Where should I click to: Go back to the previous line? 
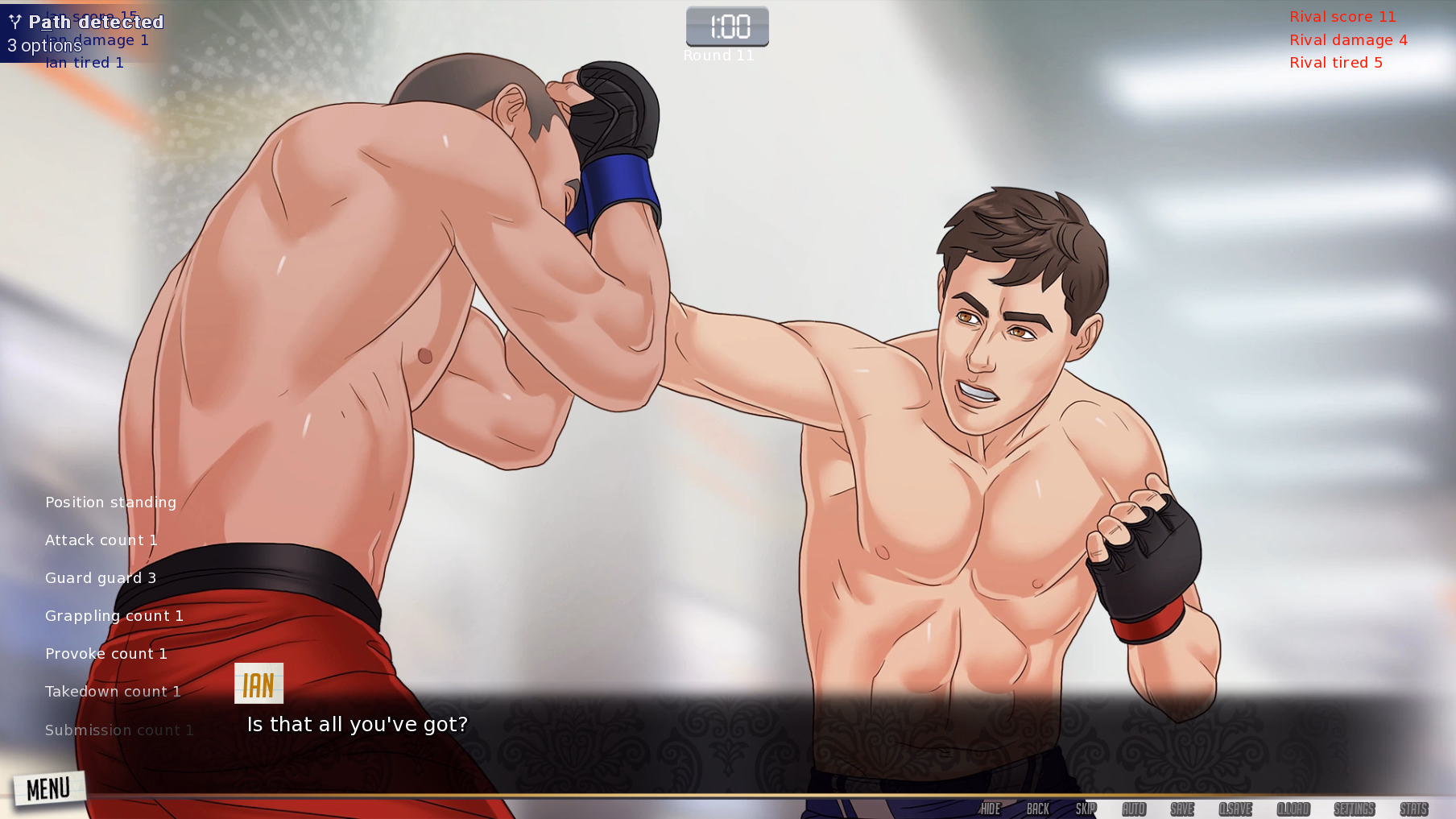pos(1037,809)
